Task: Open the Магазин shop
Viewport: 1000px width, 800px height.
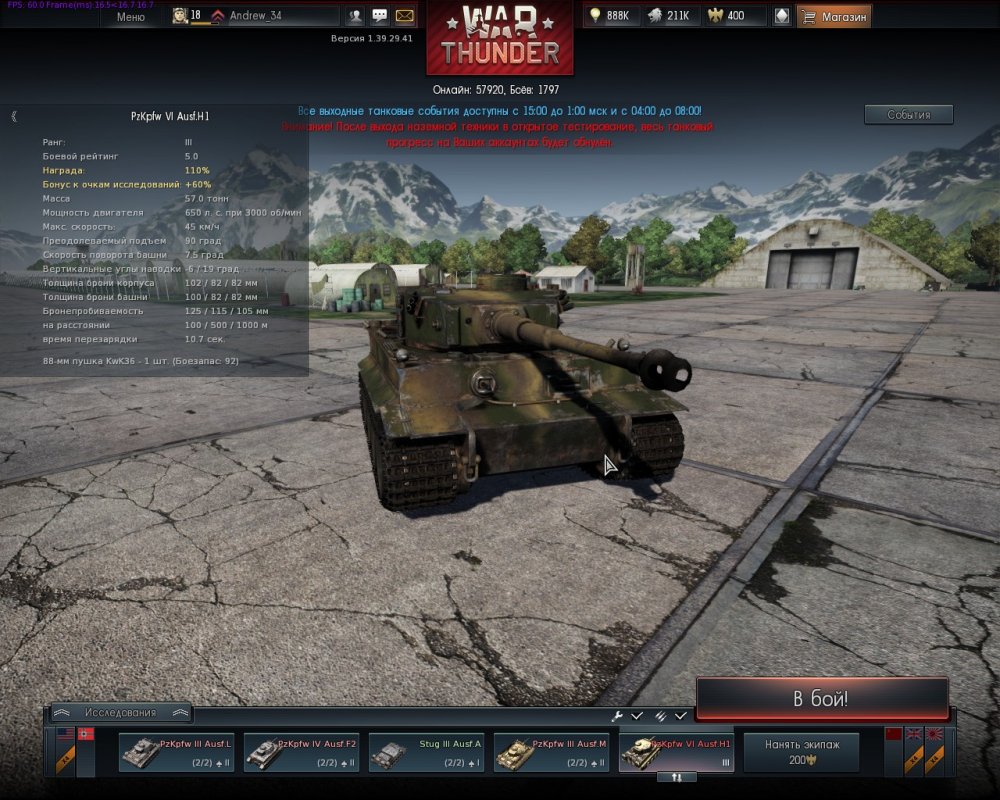Action: 834,16
